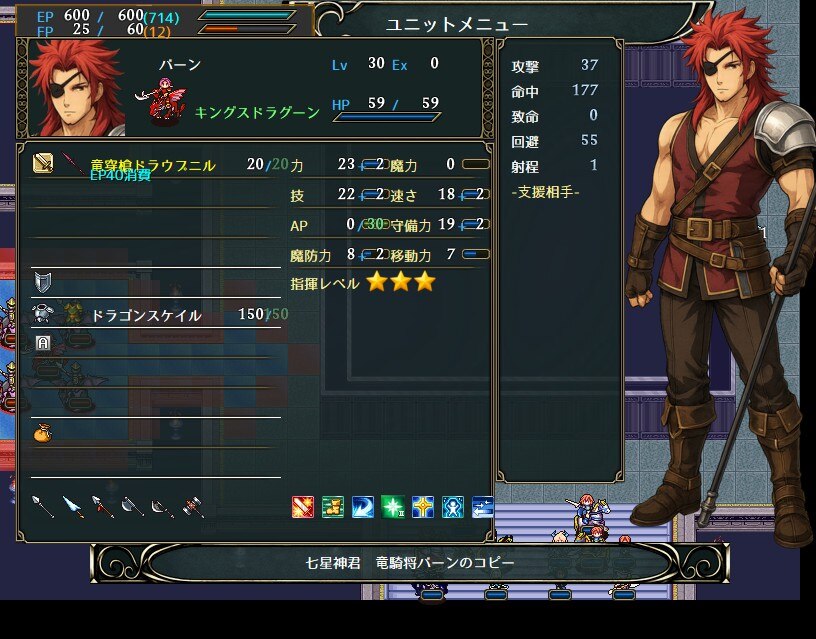Viewport: 816px width, 639px height.
Task: Click the crossed-swords weapon category icon
Action: (x=43, y=163)
